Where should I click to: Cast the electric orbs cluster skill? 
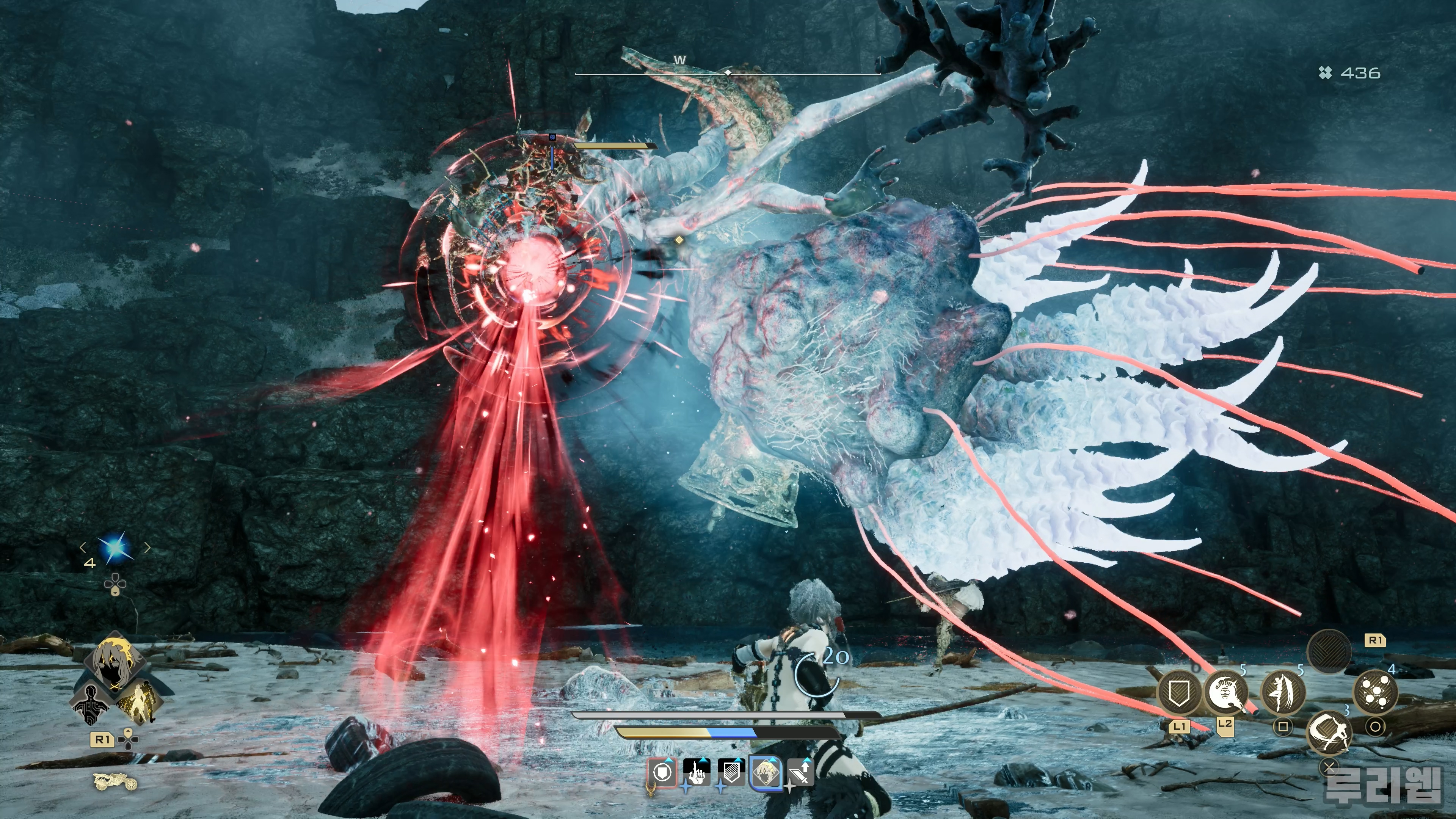coord(1376,692)
